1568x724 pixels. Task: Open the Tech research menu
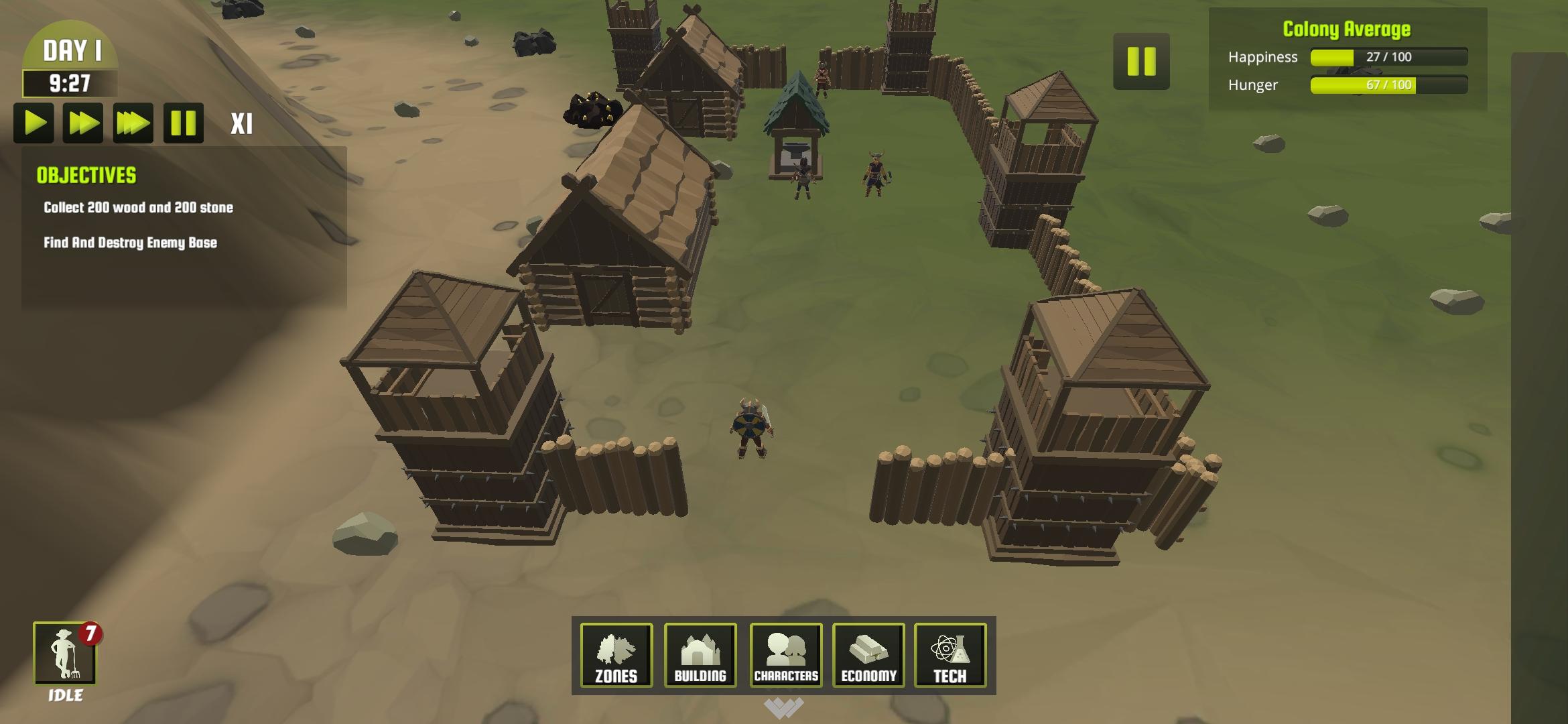click(952, 656)
